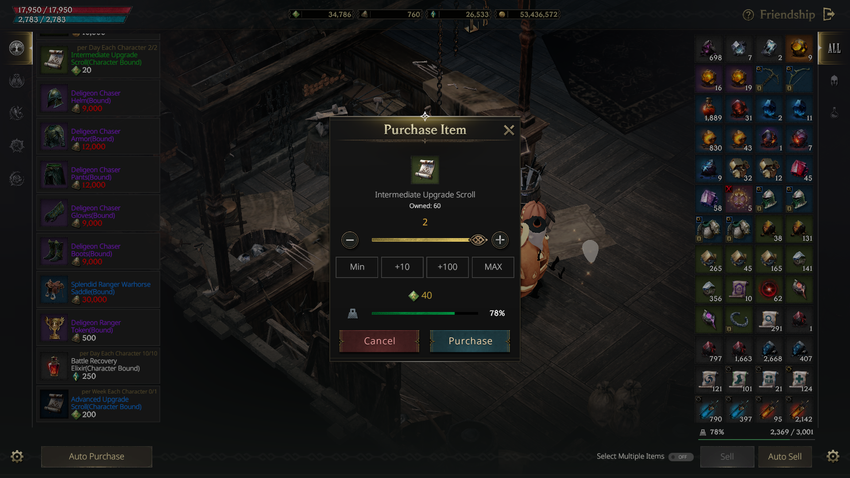Choose Advanced Upgrade Scroll in shop list
Image resolution: width=850 pixels, height=478 pixels.
click(97, 404)
